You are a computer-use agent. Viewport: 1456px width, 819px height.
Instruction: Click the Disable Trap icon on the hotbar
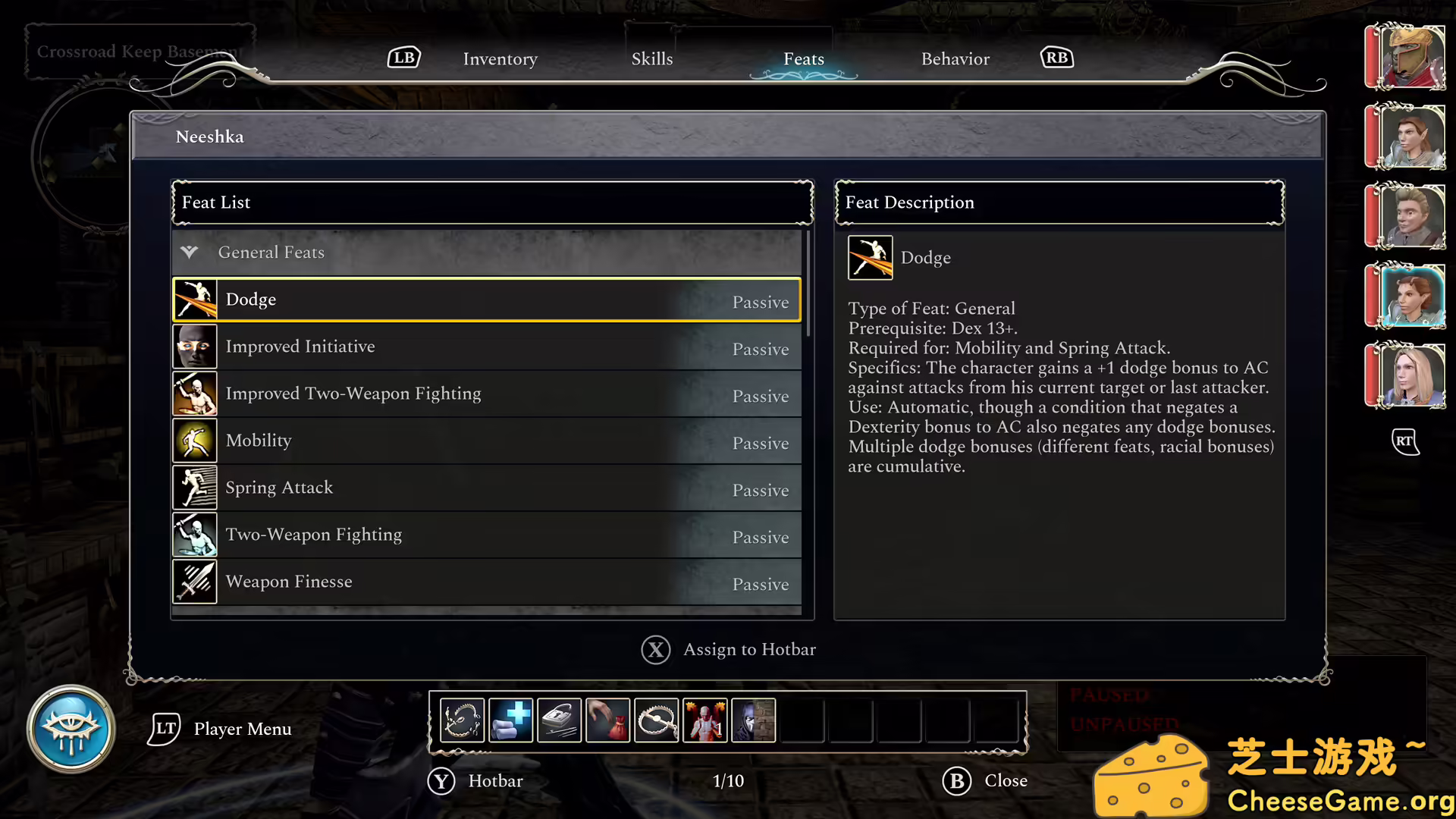coord(462,720)
